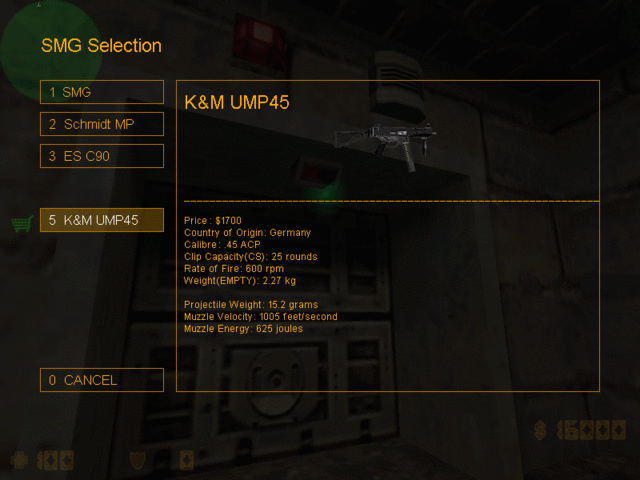
Task: Select the SMG menu entry
Action: click(x=101, y=92)
